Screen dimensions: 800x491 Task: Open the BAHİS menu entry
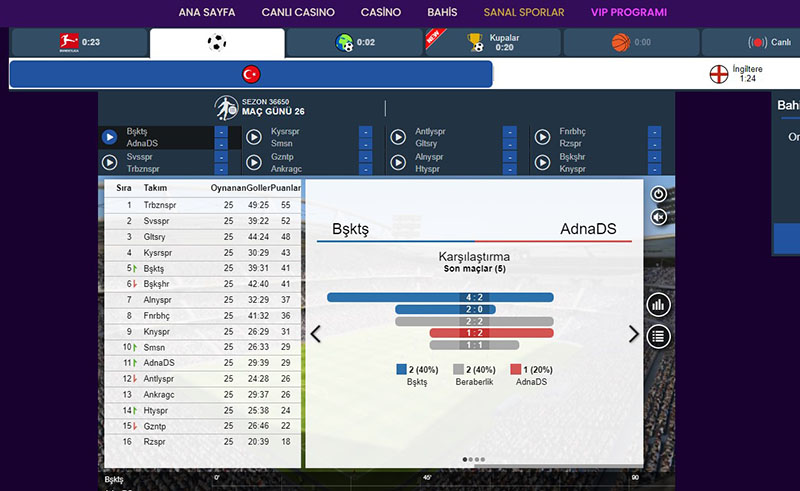(441, 13)
